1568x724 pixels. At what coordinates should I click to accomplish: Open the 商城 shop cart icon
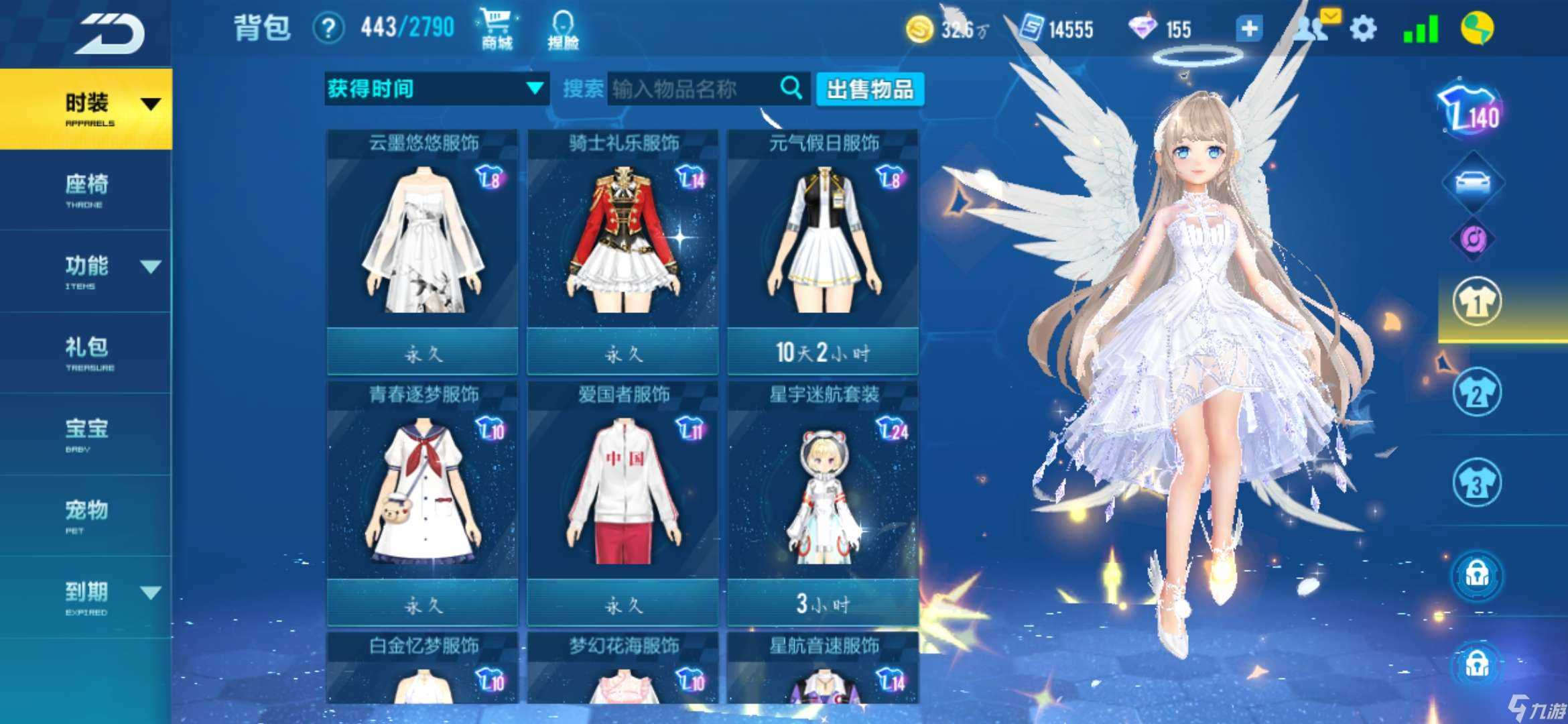[x=497, y=29]
